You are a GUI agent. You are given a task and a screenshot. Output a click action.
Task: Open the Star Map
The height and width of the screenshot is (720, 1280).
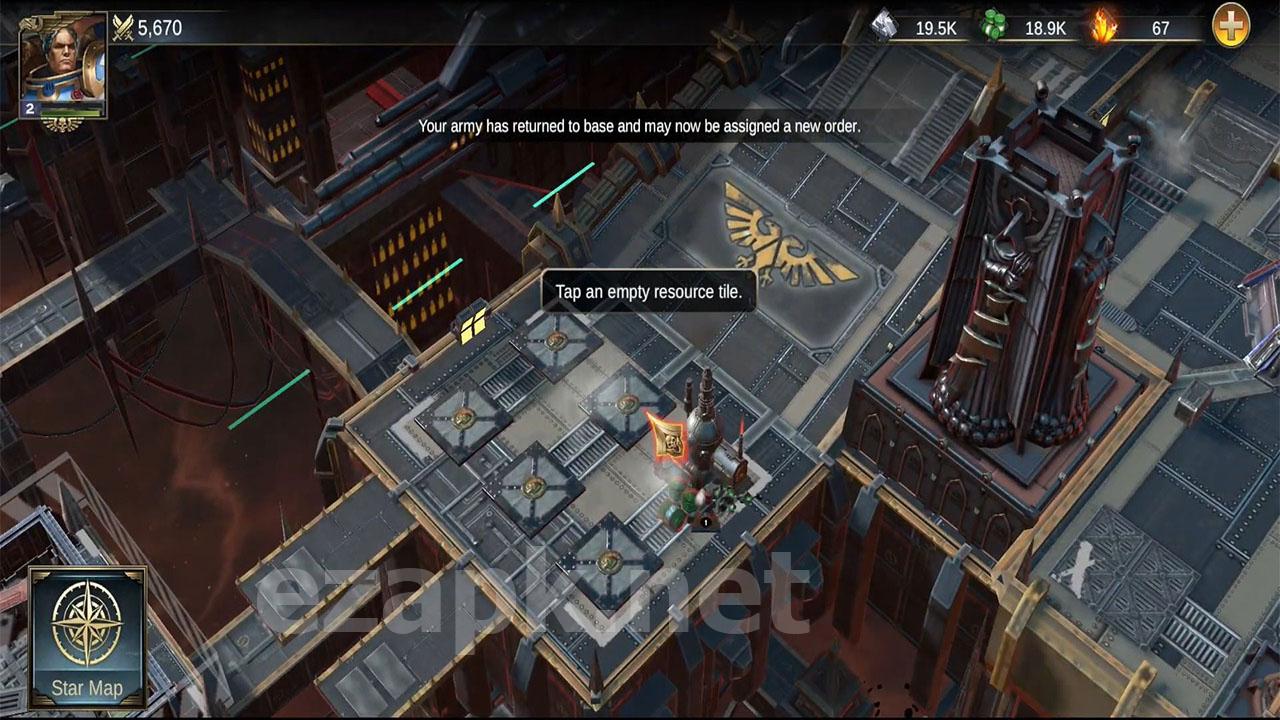pos(87,636)
